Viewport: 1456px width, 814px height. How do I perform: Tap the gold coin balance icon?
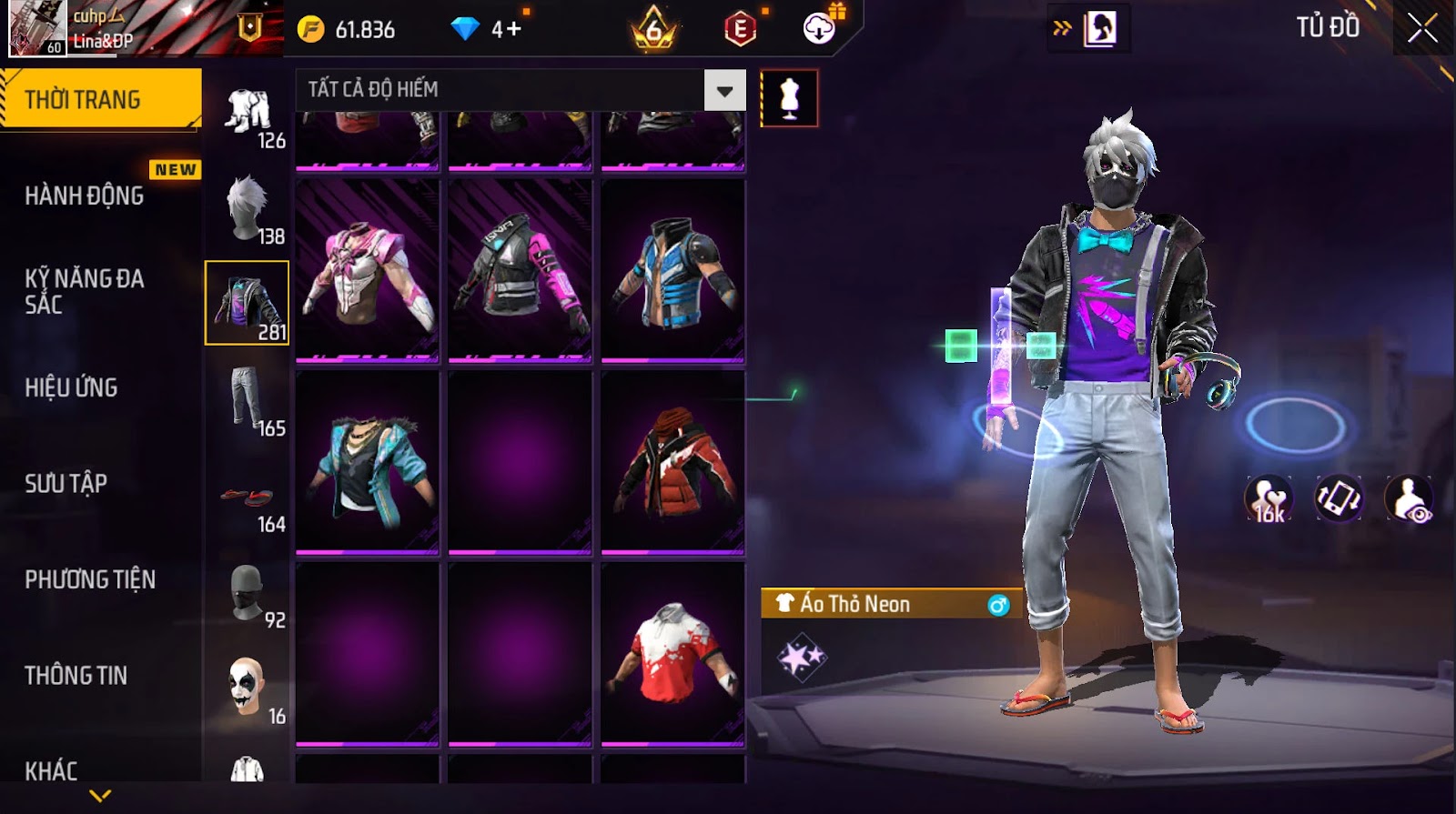point(311,30)
